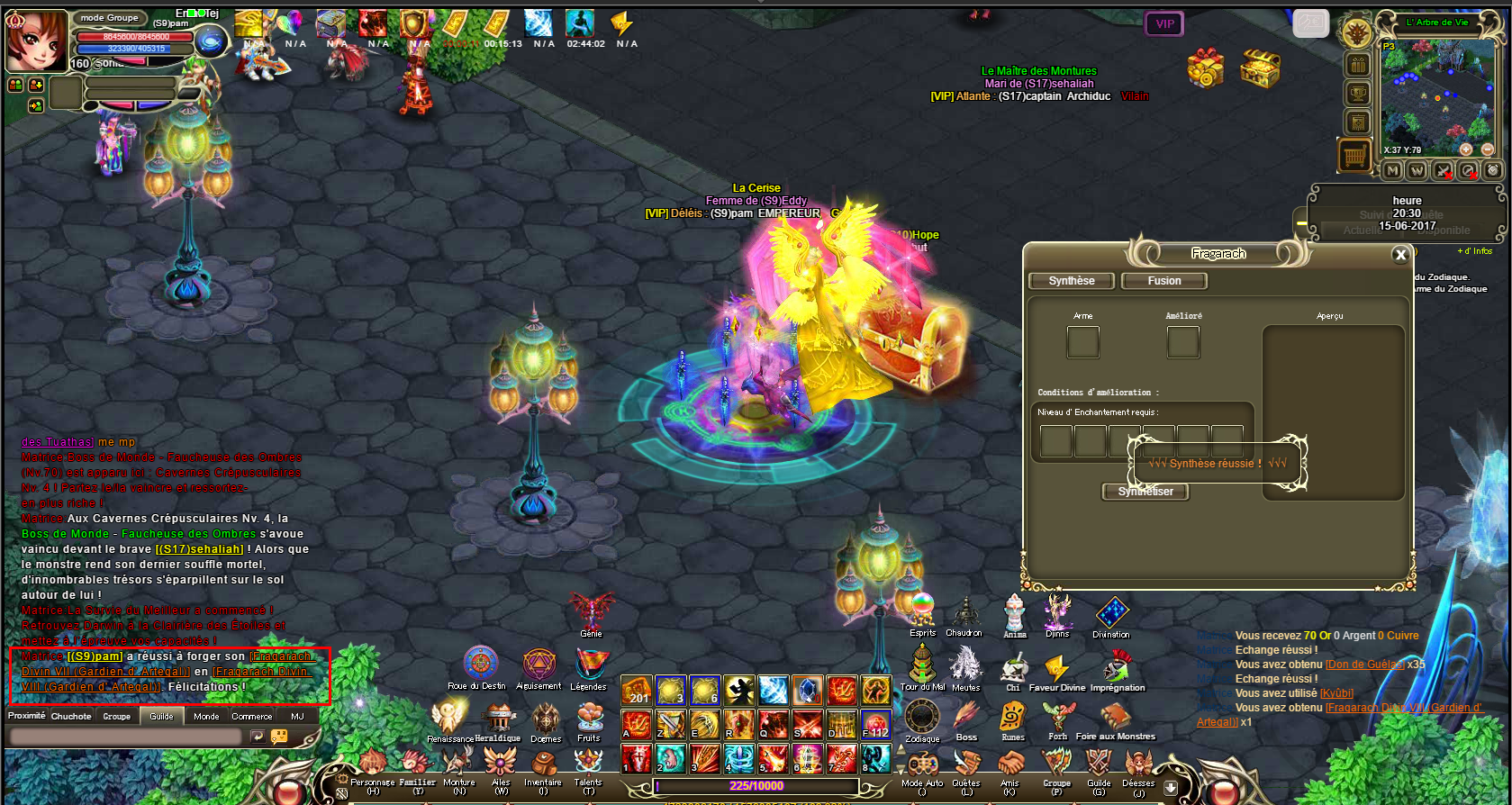The height and width of the screenshot is (805, 1512).
Task: Click the Synthétiser button
Action: click(x=1145, y=492)
